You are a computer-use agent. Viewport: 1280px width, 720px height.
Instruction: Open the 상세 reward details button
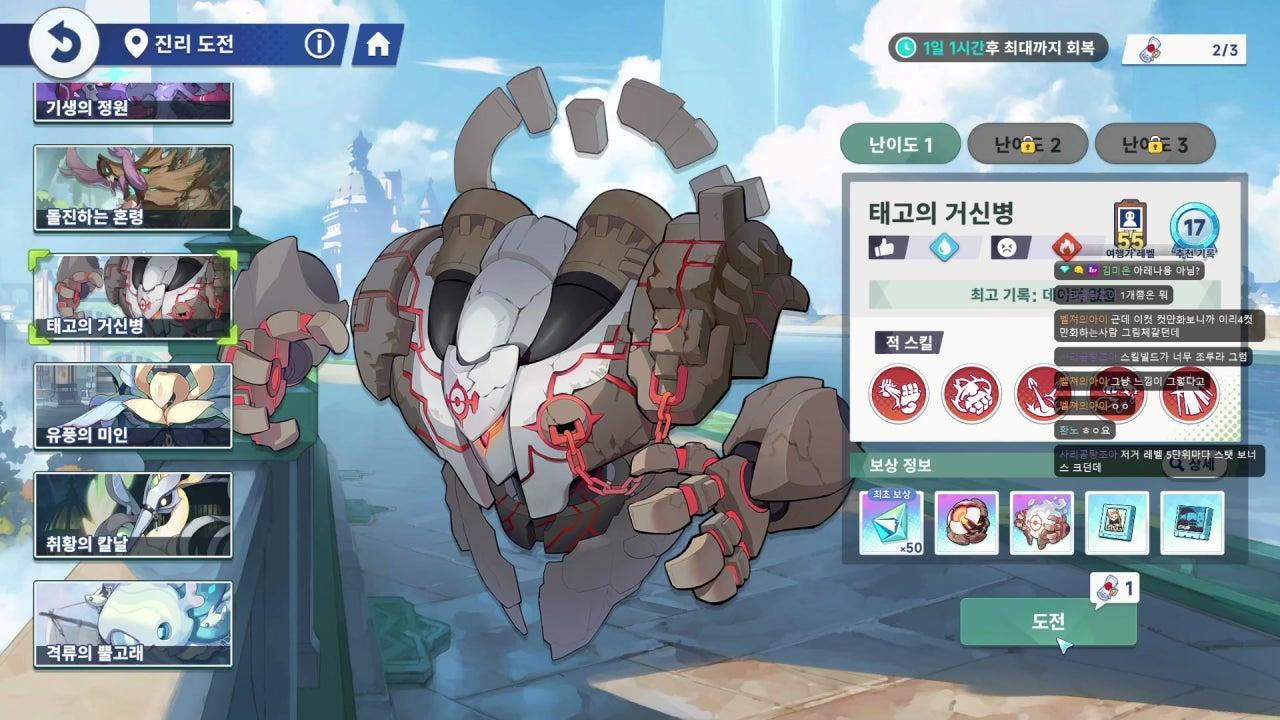click(1194, 464)
